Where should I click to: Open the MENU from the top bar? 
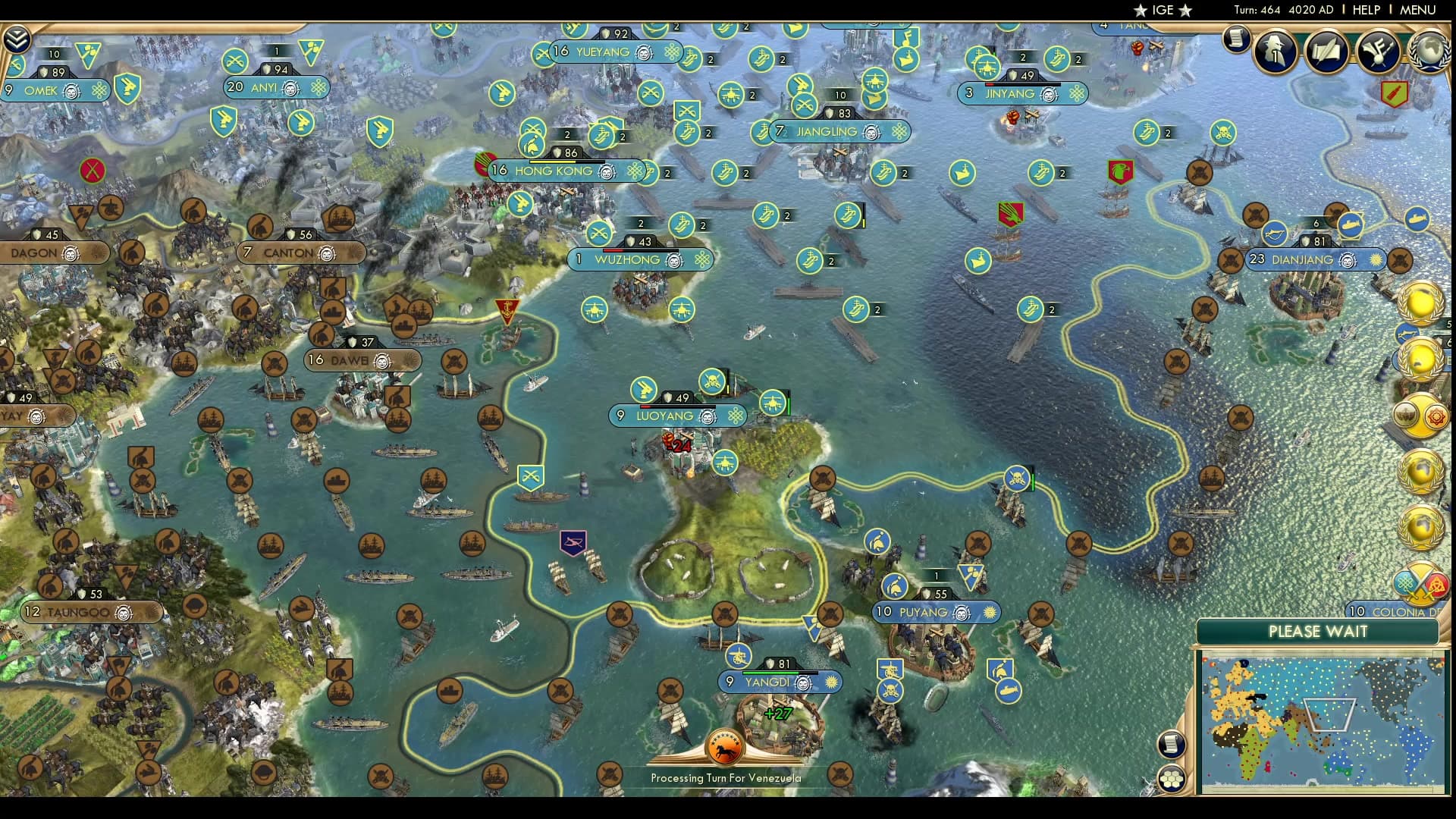coord(1417,11)
